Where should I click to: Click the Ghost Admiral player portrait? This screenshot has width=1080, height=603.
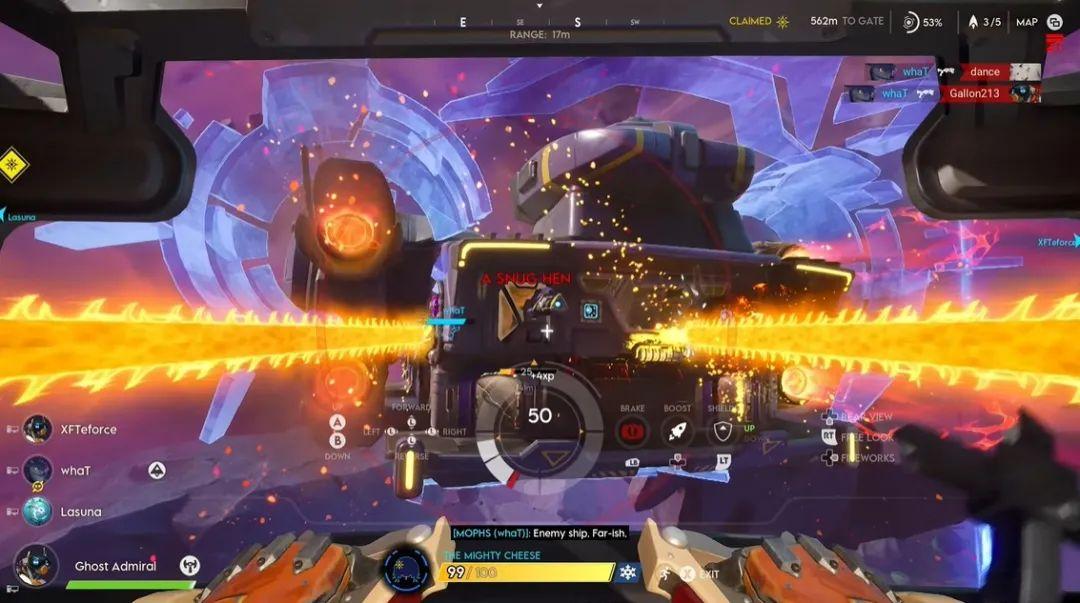(36, 565)
